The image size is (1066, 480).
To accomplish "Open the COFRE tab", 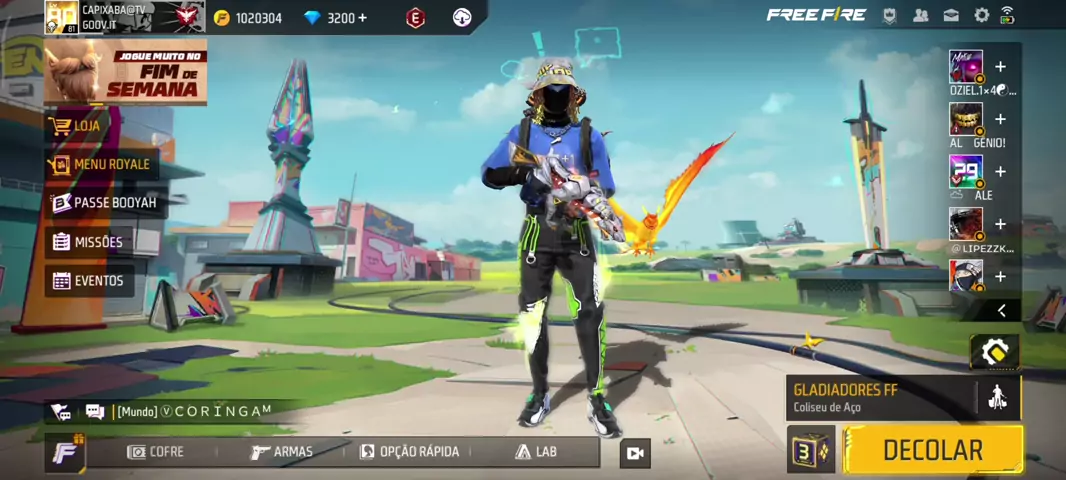I will pos(155,452).
